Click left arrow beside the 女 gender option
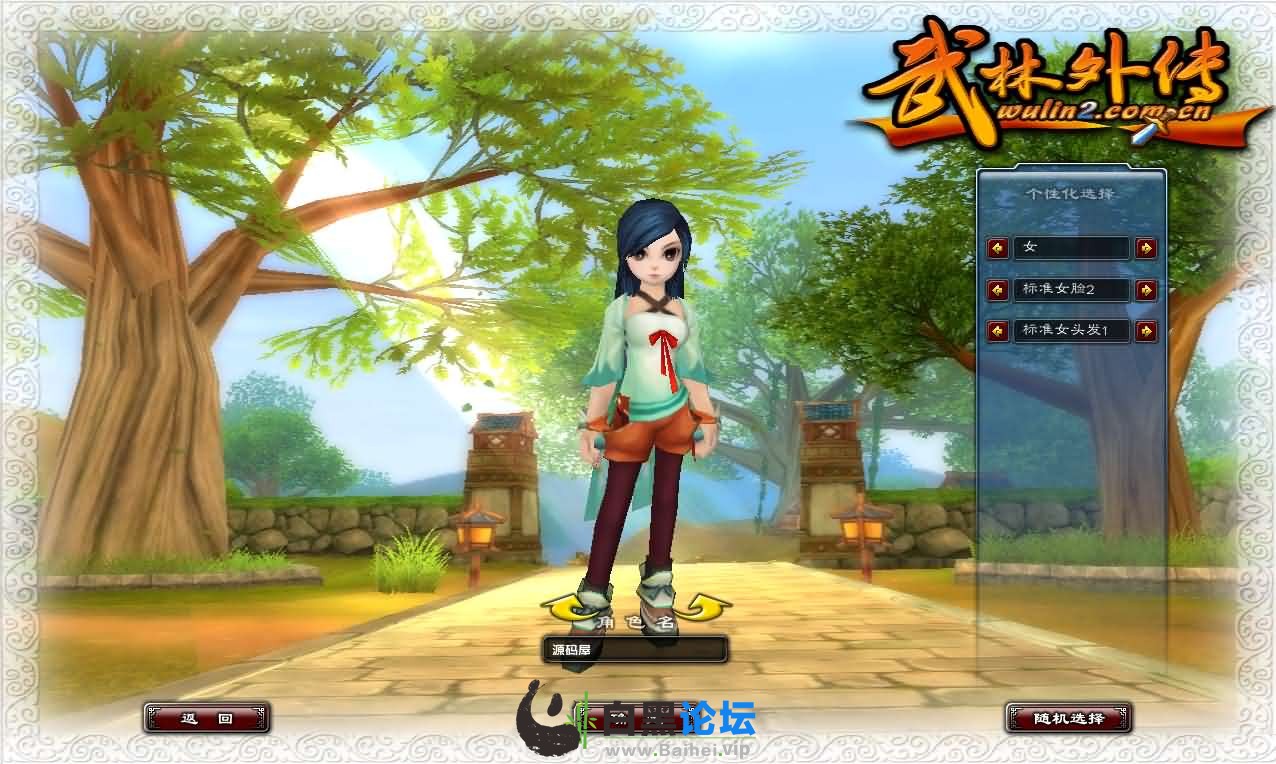This screenshot has width=1276, height=764. click(998, 248)
